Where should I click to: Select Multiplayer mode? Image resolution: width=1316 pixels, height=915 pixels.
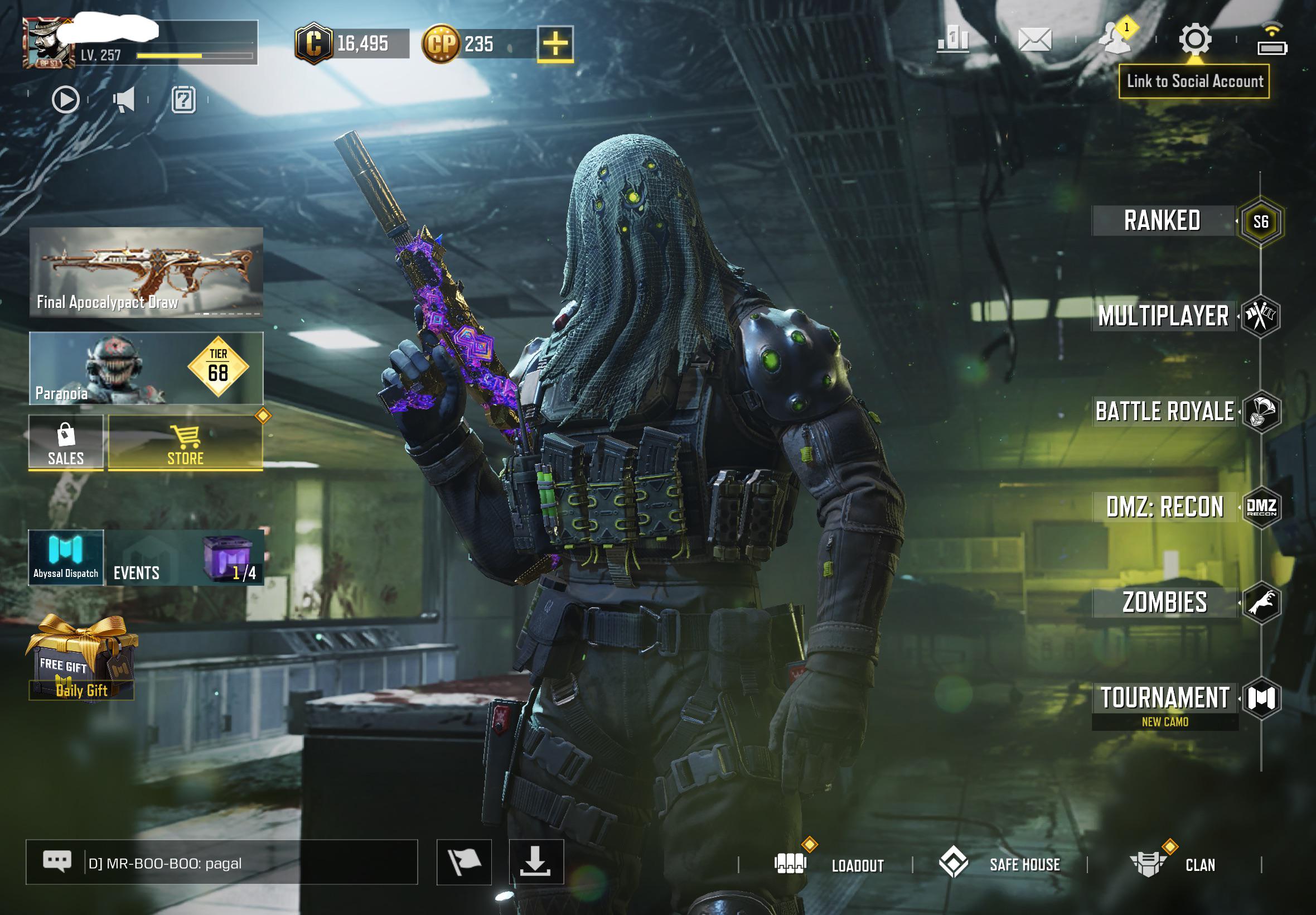[1164, 316]
